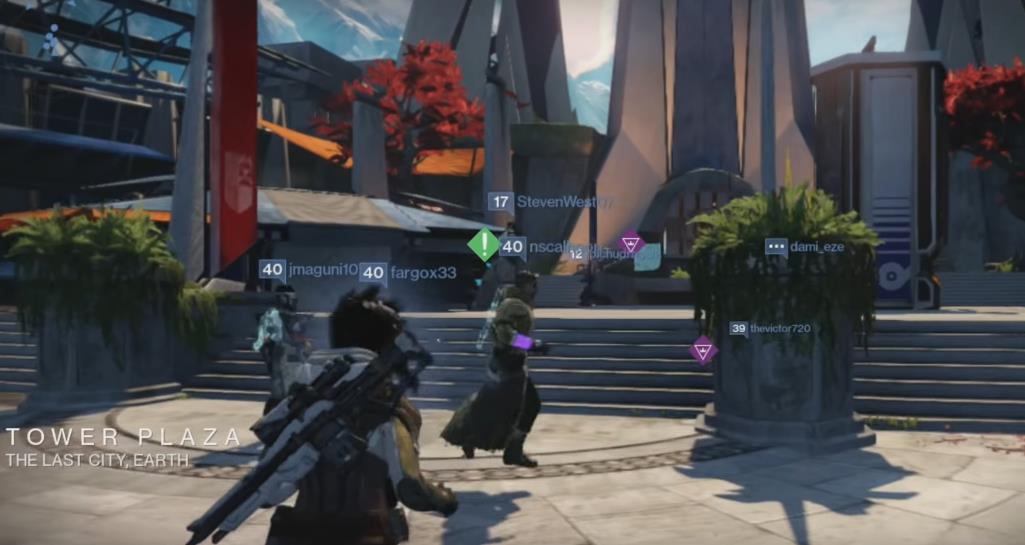
Task: Select the green exclamation quest marker
Action: [484, 244]
